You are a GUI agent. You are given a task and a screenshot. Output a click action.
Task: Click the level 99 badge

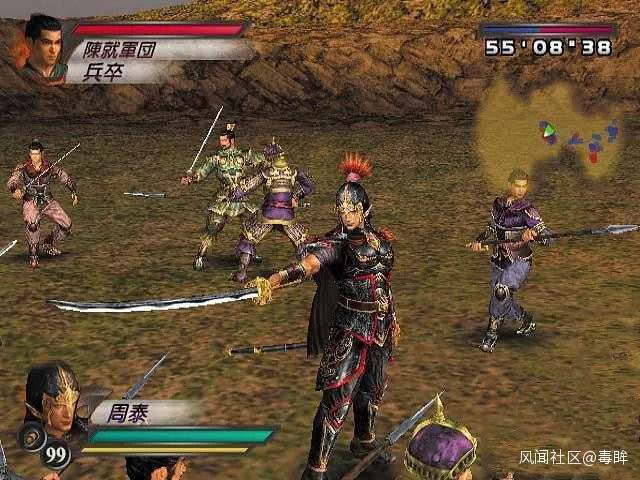click(x=58, y=455)
